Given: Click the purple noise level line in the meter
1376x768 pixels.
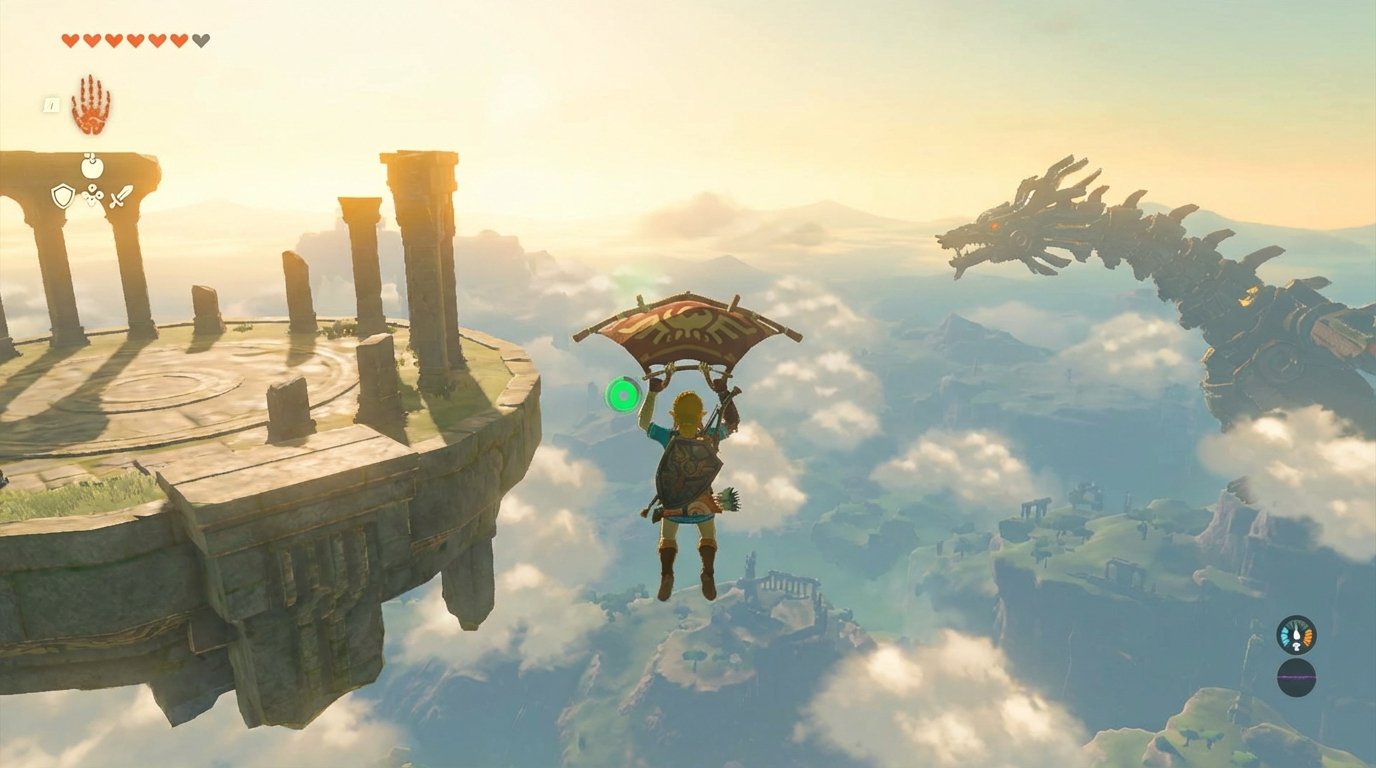Looking at the screenshot, I should click(x=1297, y=677).
